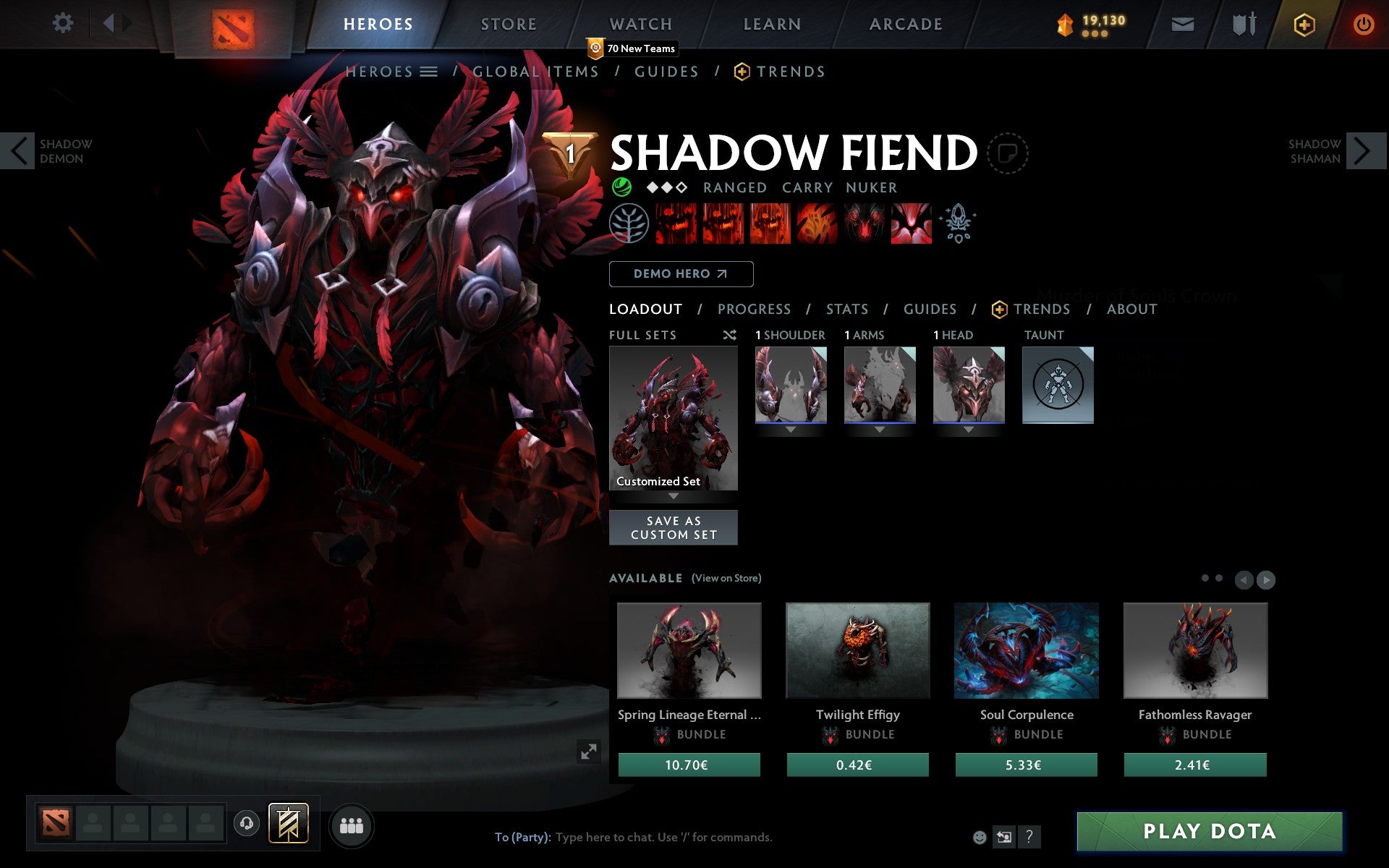Open the settings gear
1389x868 pixels.
(64, 23)
